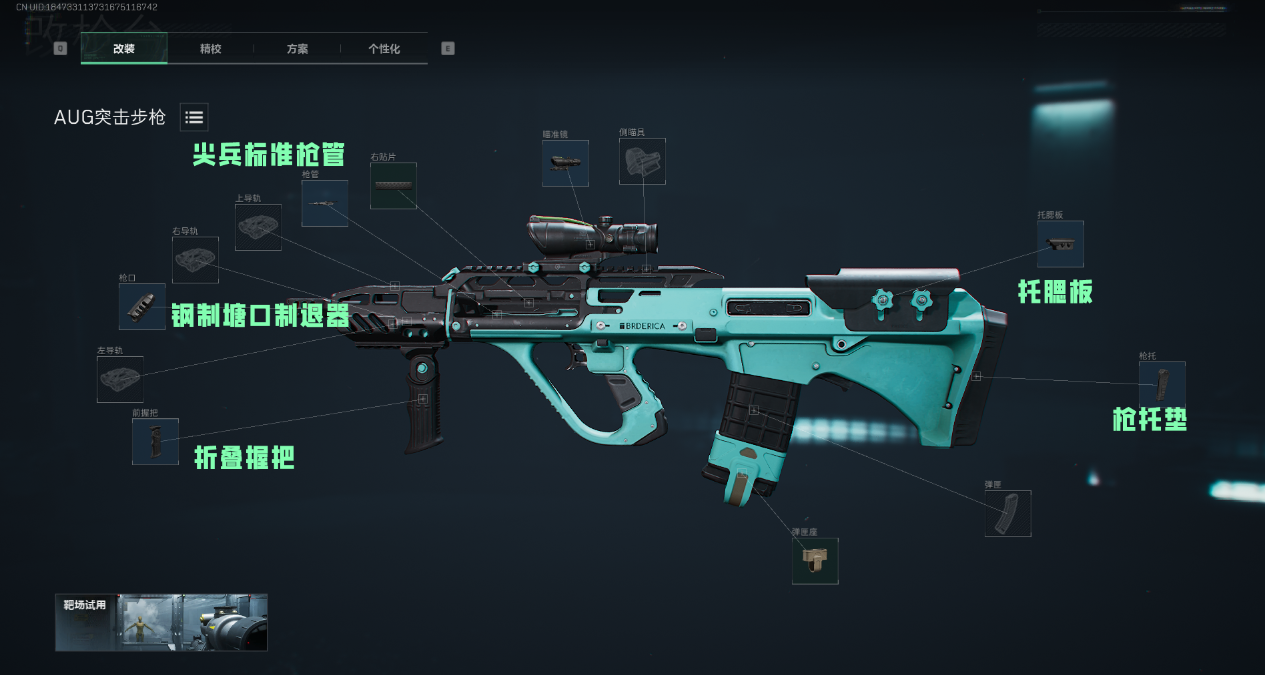Select the 枪口 muzzle attachment slot

click(142, 306)
